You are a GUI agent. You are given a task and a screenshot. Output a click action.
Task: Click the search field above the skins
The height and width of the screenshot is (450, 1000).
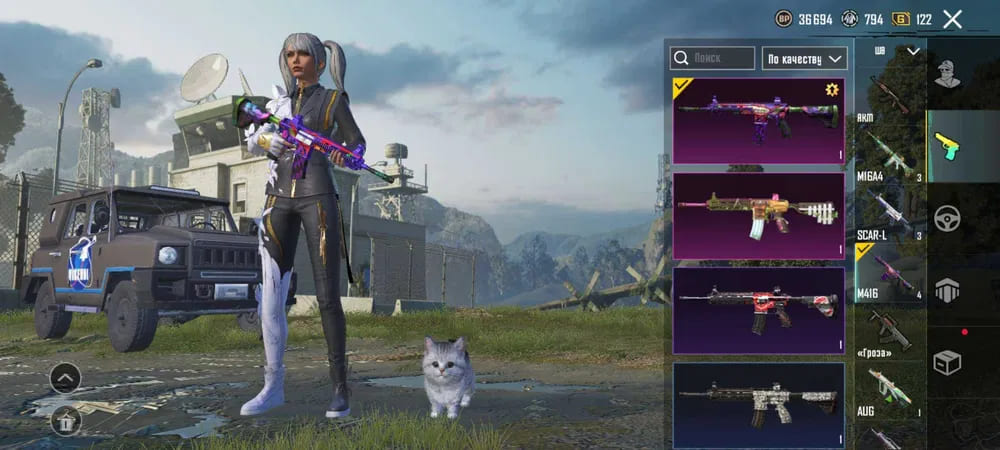712,58
